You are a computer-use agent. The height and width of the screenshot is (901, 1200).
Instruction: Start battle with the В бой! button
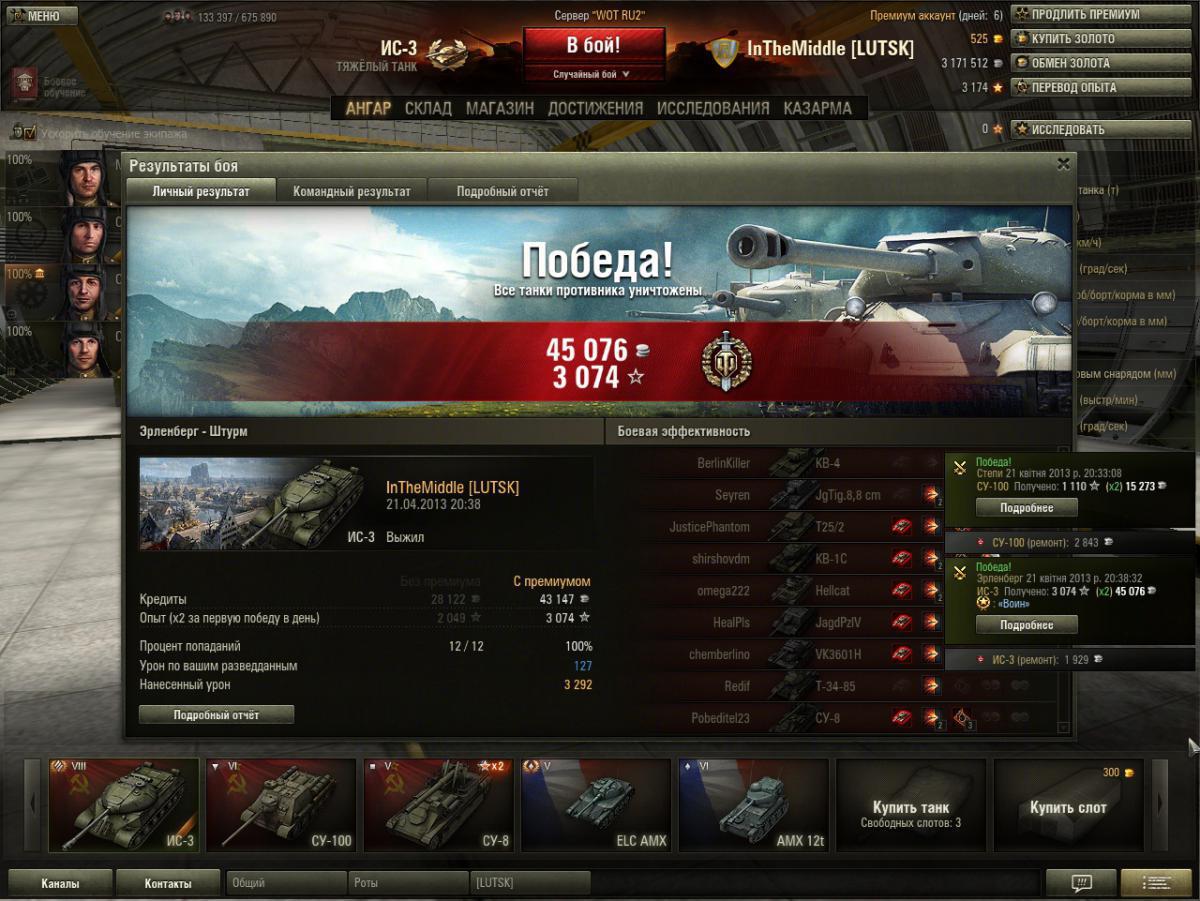593,46
